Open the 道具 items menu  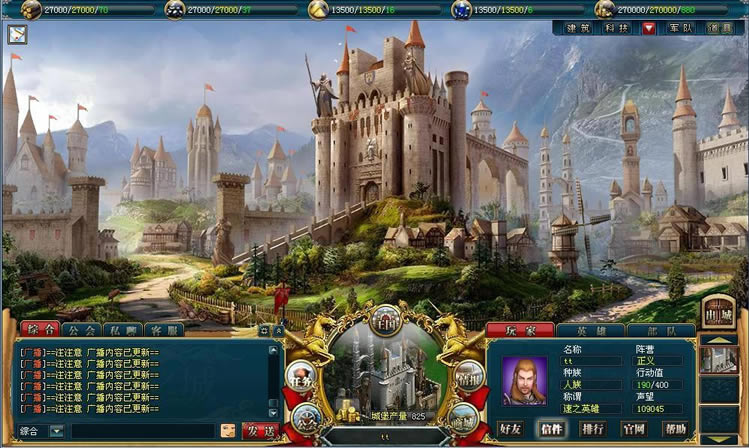coord(720,28)
